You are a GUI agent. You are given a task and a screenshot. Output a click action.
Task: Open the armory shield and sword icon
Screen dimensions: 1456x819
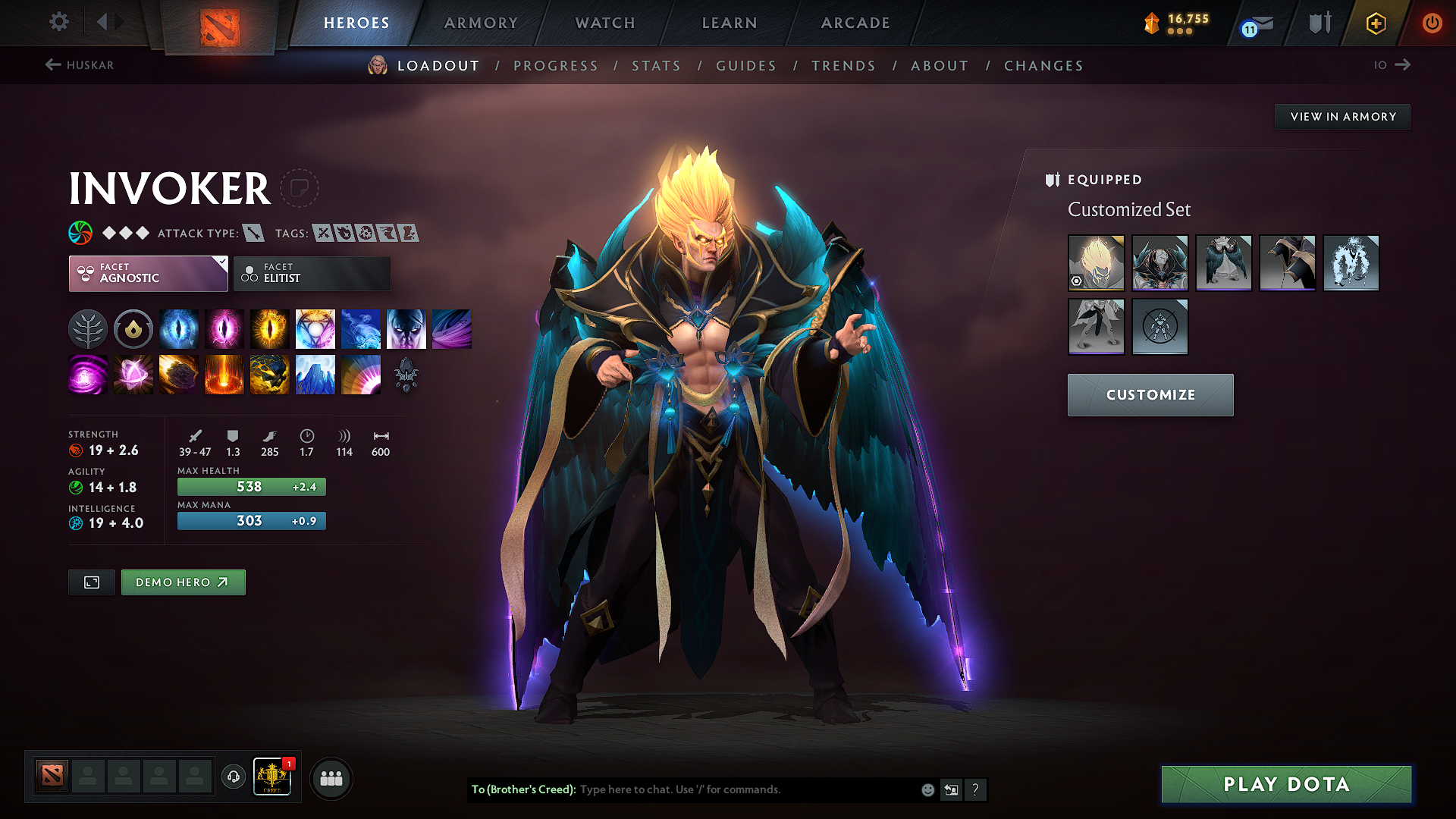[1319, 23]
